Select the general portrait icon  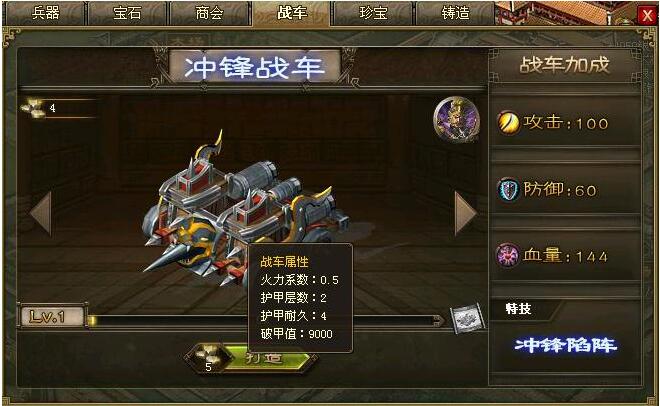[x=456, y=120]
